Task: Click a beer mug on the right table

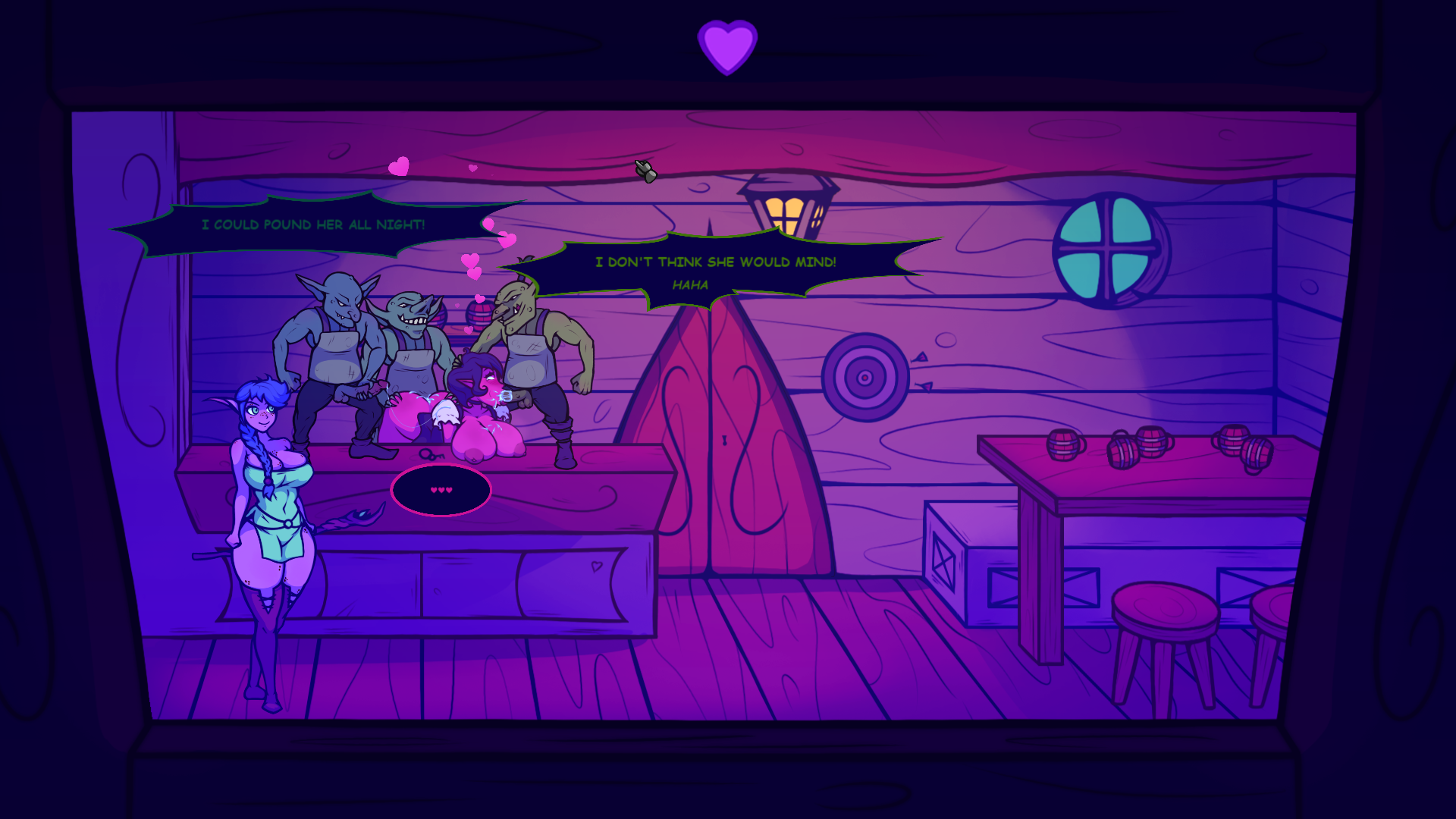Action: point(1066,444)
